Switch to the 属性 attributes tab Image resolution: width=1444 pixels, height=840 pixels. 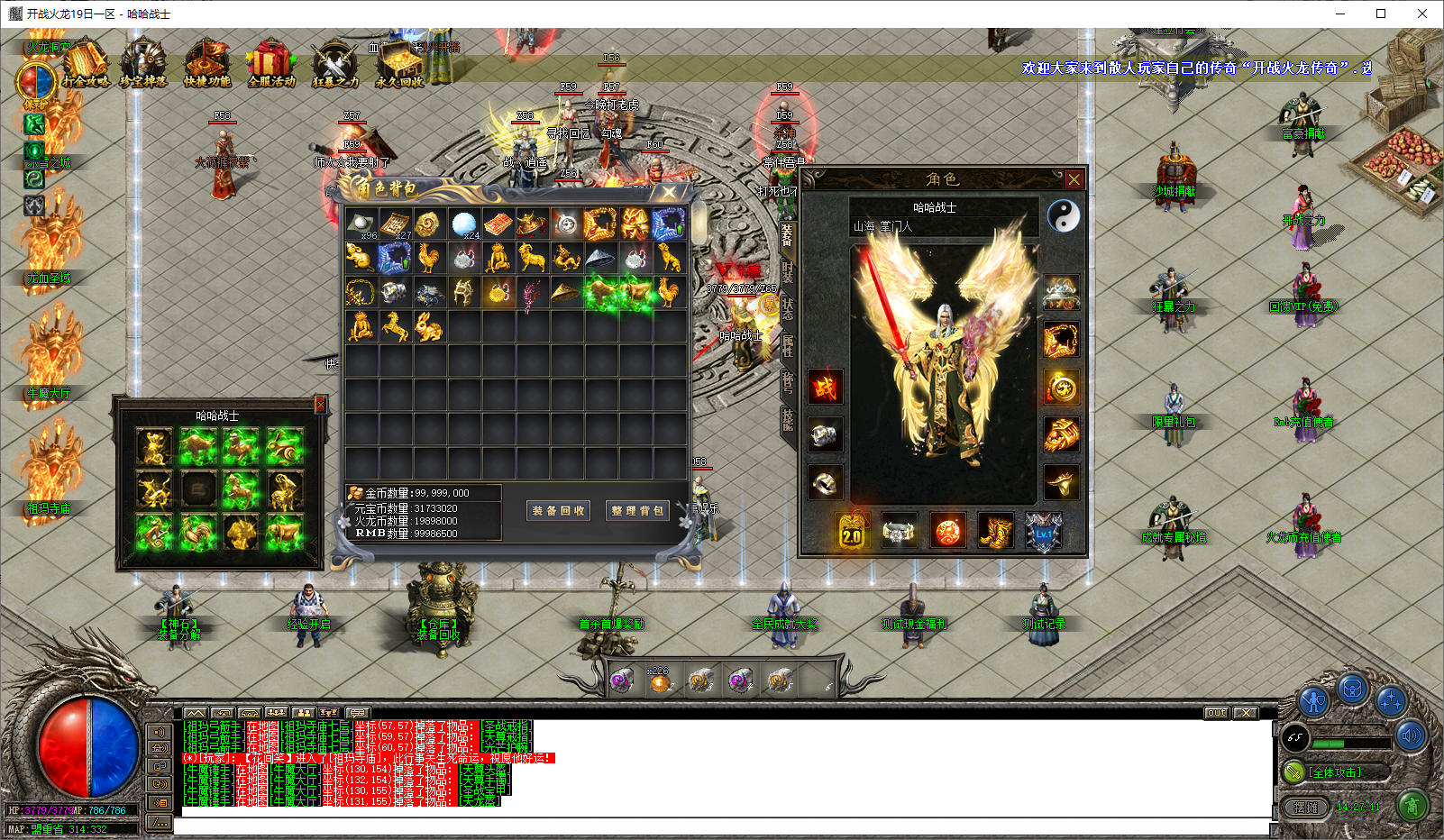(x=787, y=345)
